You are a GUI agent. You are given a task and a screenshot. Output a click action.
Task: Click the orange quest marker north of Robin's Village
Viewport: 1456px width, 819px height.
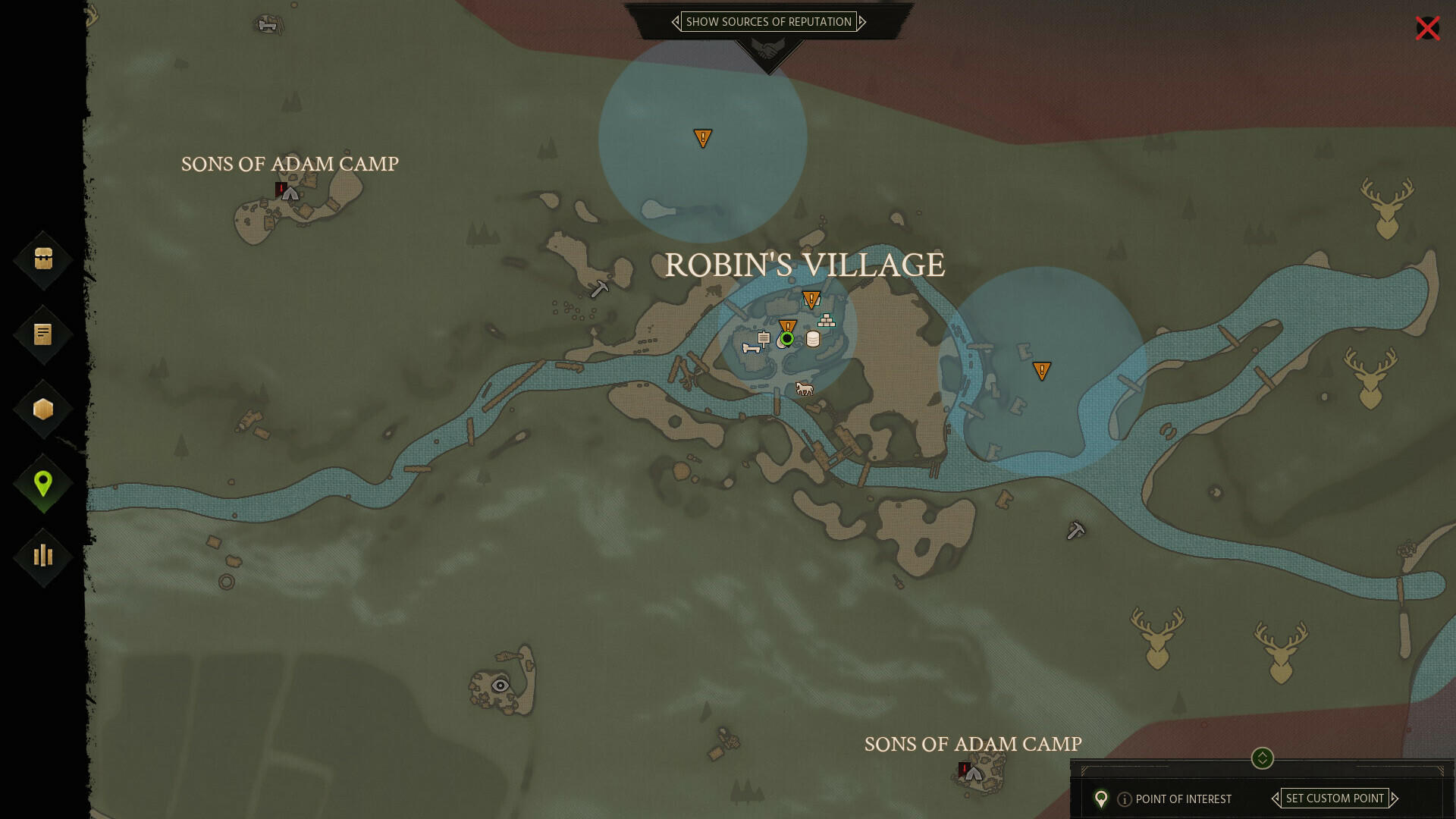(702, 139)
